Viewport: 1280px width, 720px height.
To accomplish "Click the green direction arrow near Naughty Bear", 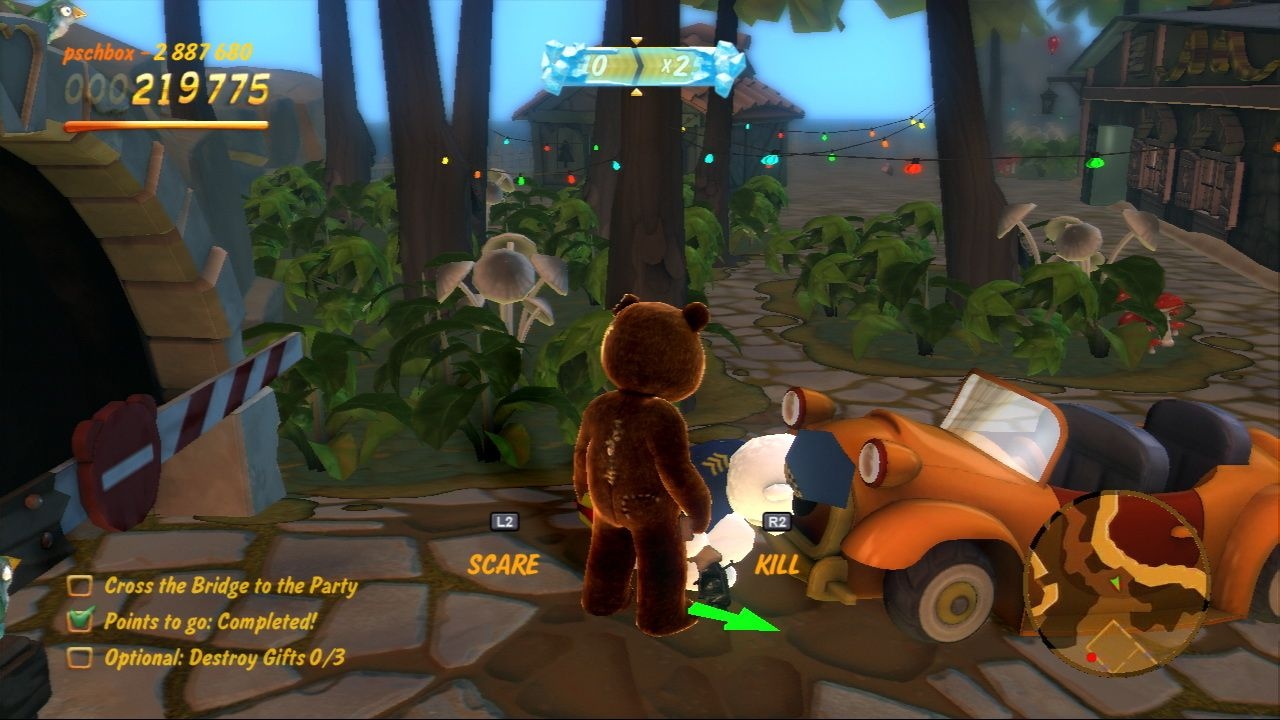I will pyautogui.click(x=730, y=618).
